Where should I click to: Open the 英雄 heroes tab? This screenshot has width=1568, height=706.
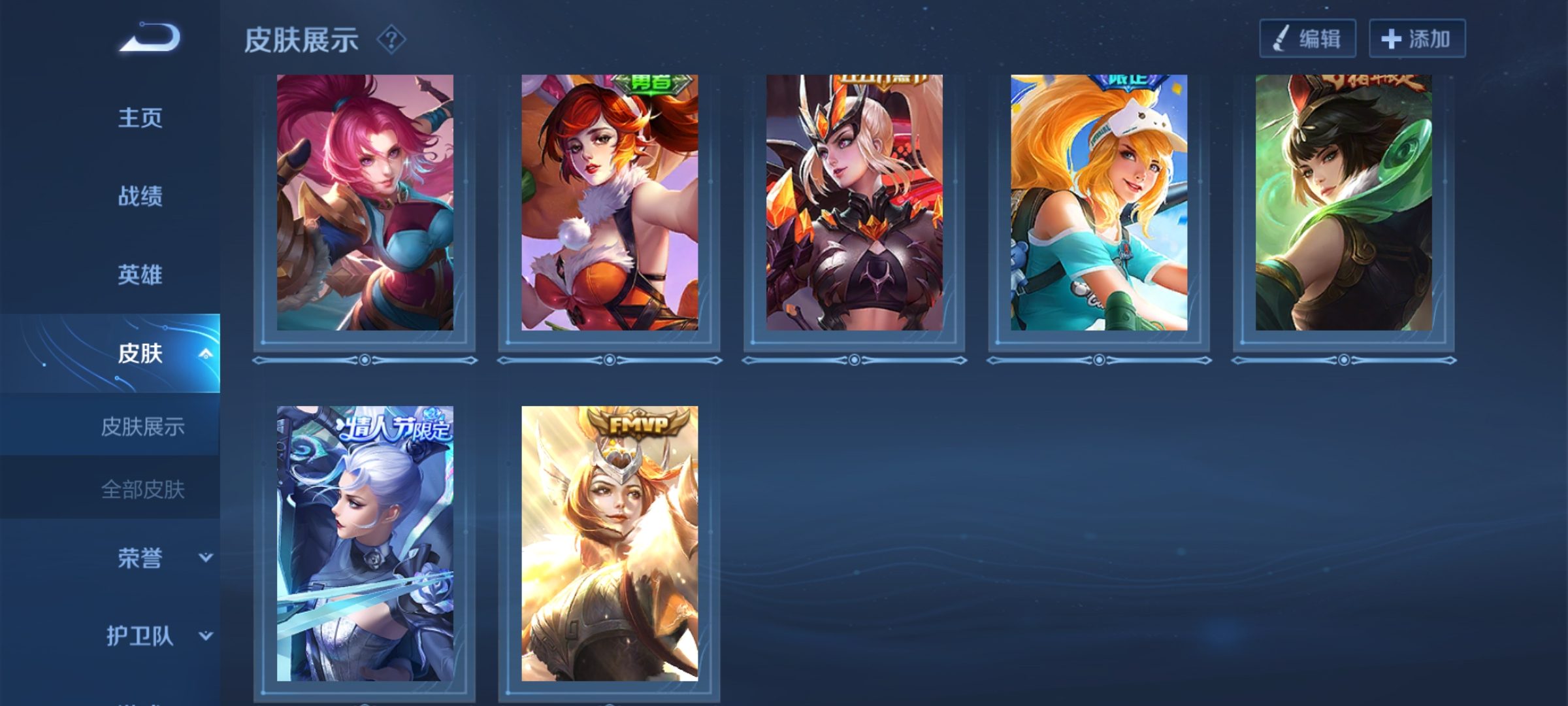(x=140, y=275)
